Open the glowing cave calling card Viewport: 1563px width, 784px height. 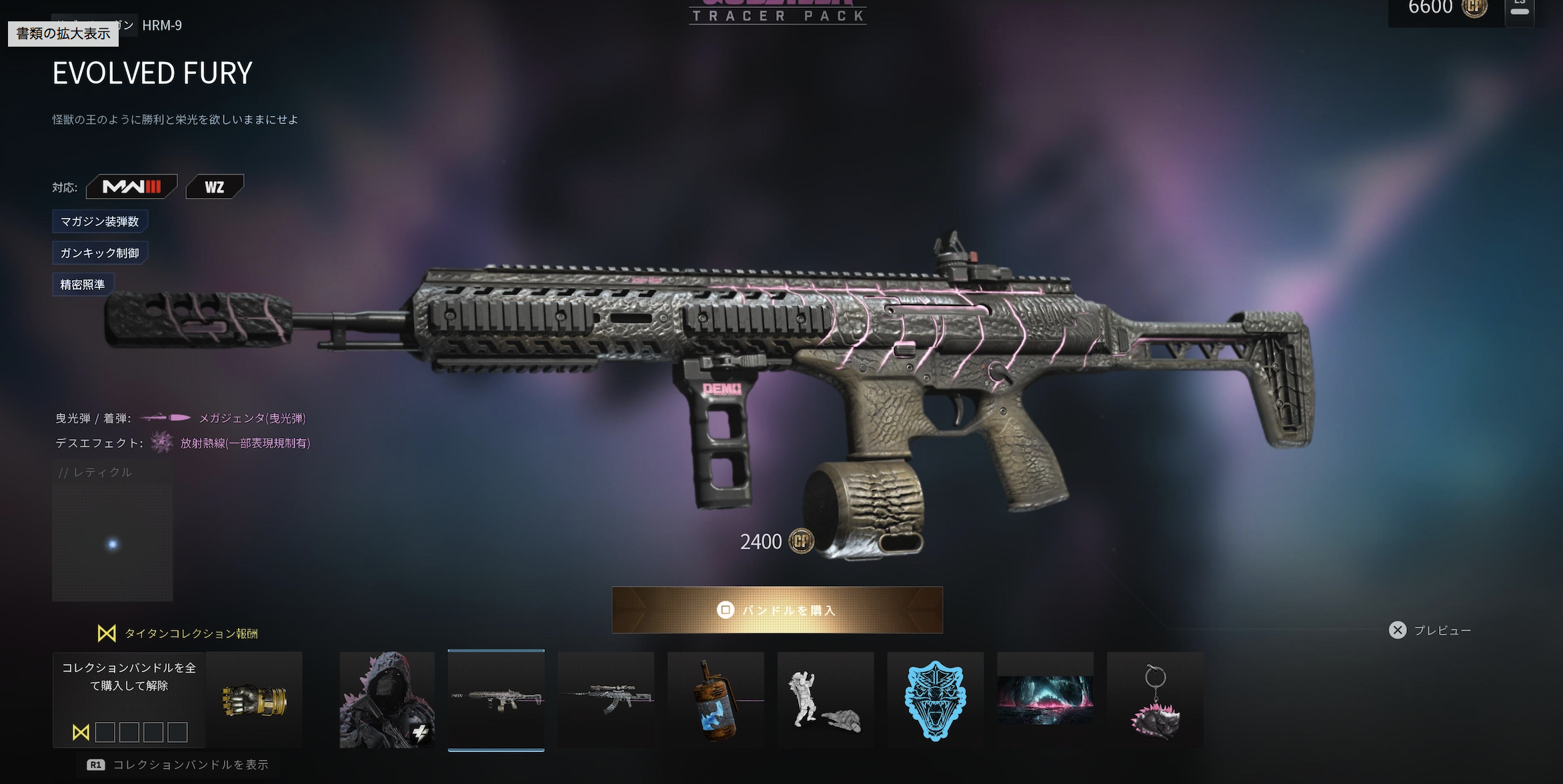[1045, 700]
